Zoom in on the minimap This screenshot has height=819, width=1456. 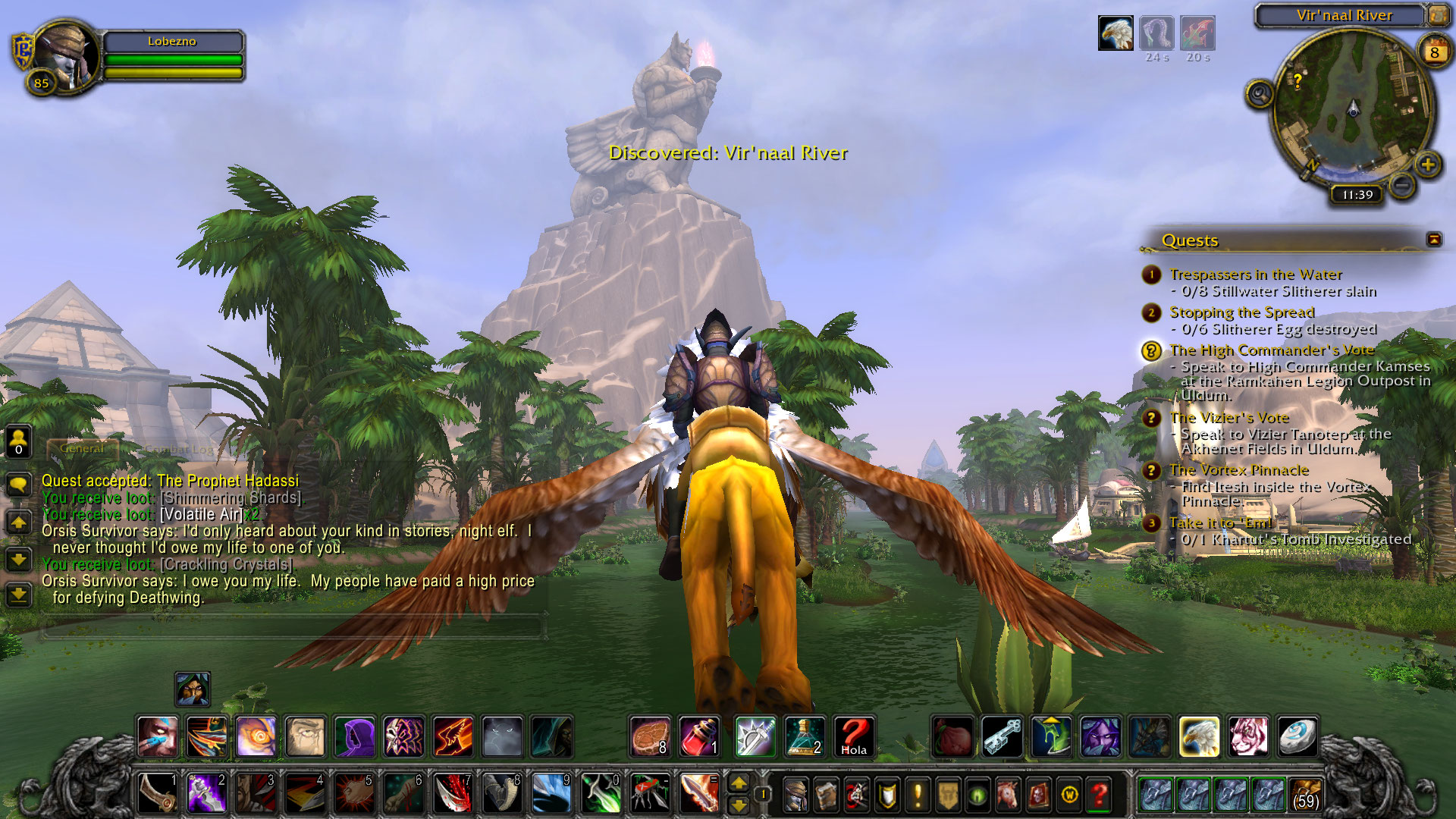[1428, 165]
